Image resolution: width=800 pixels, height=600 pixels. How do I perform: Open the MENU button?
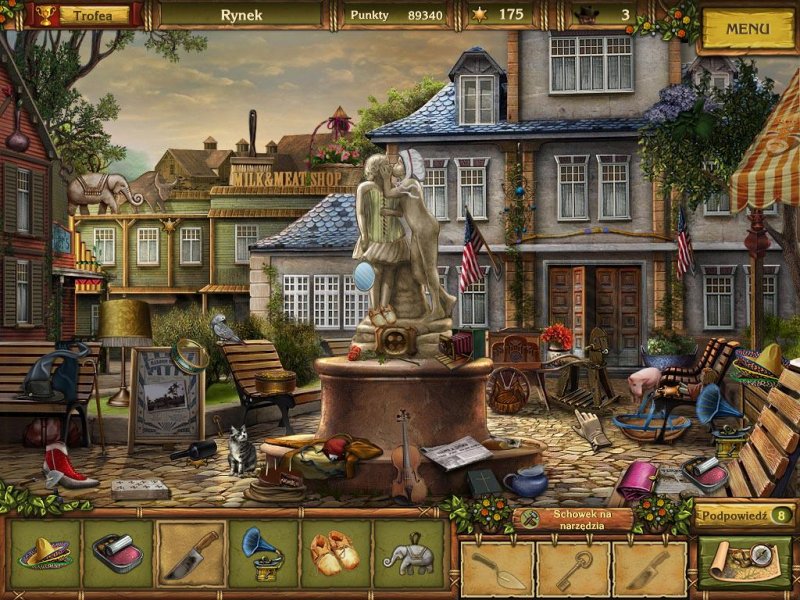pyautogui.click(x=747, y=29)
